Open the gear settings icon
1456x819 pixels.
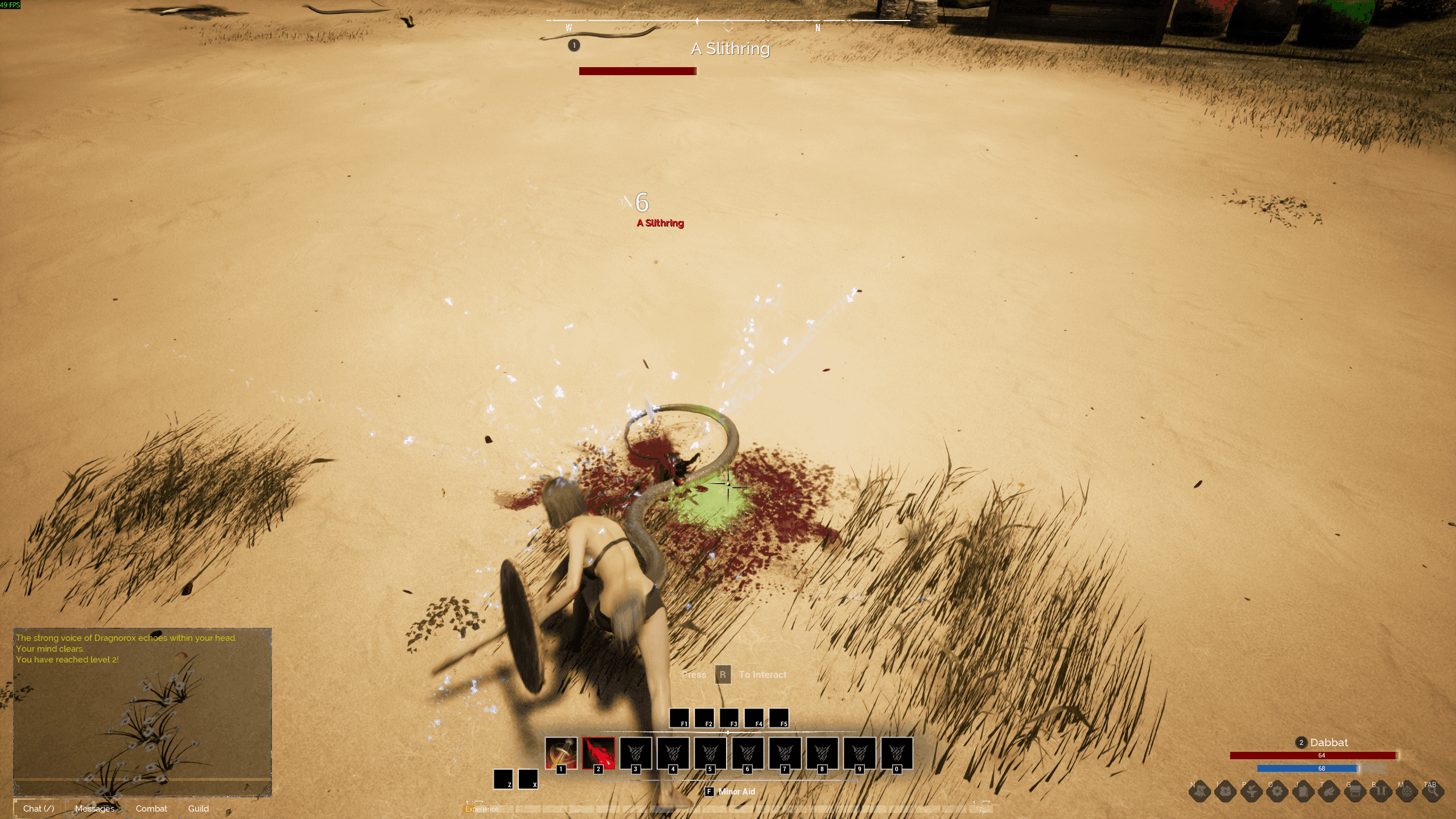click(x=1277, y=791)
